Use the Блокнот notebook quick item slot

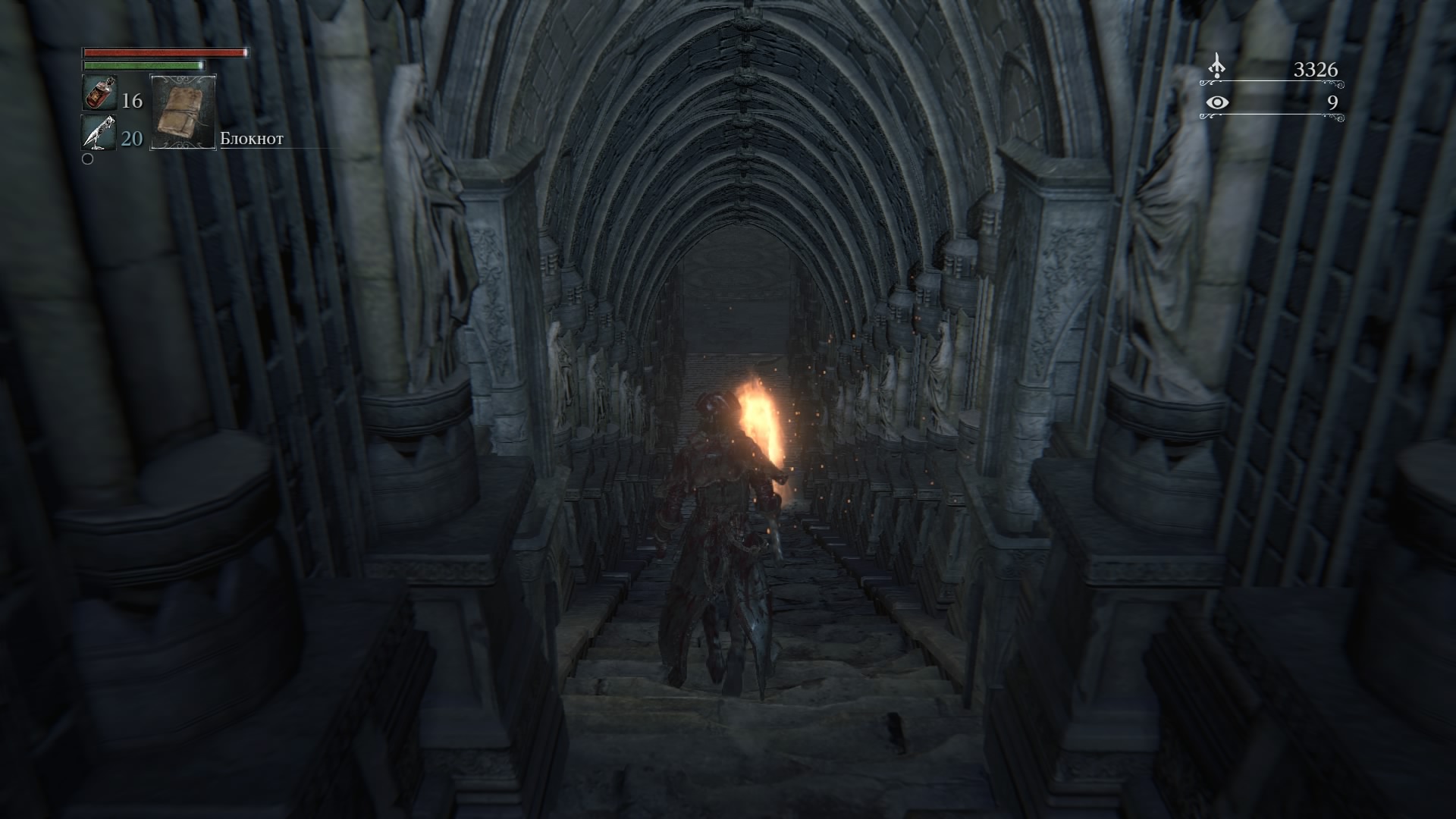coord(184,111)
